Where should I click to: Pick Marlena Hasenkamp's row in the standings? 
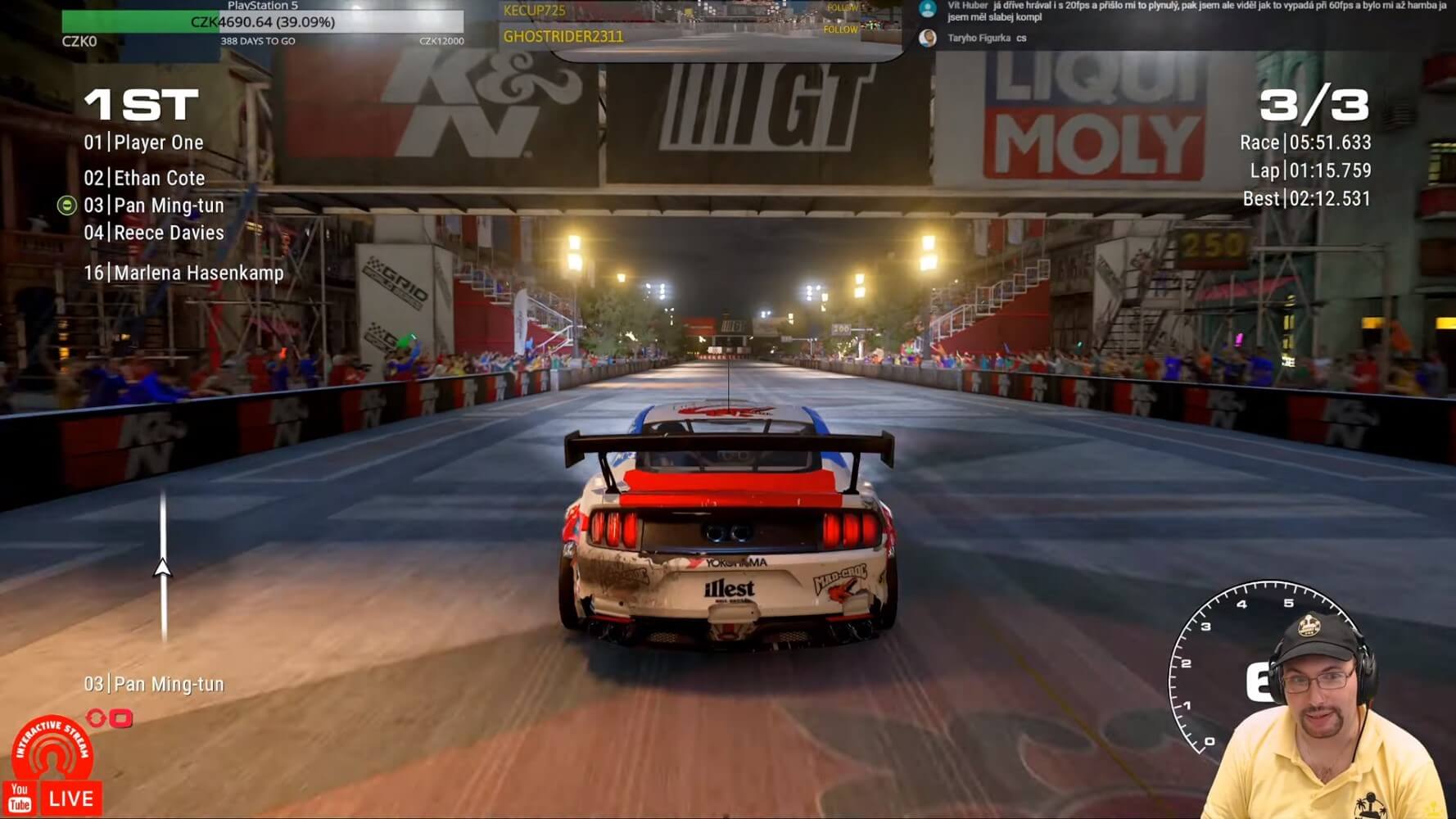tap(183, 274)
